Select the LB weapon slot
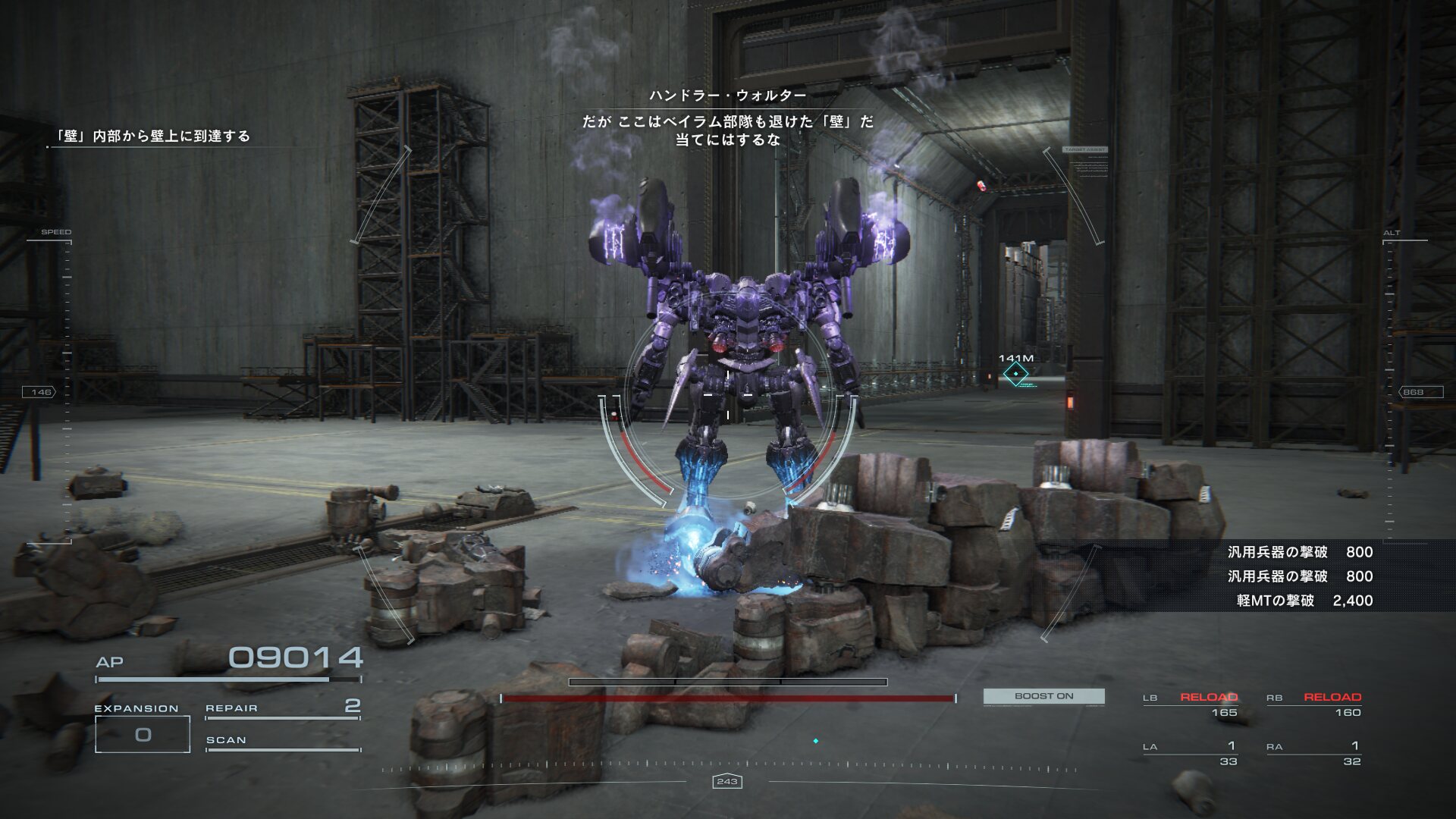The height and width of the screenshot is (819, 1456). [x=1190, y=704]
